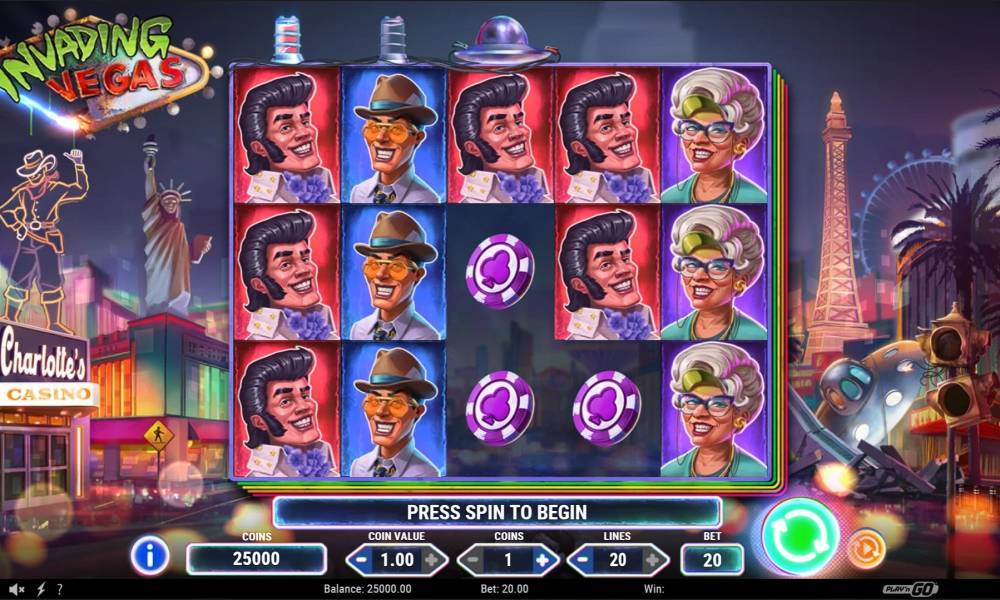The image size is (1000, 600).
Task: Open the blue info paytable button
Action: click(x=150, y=555)
